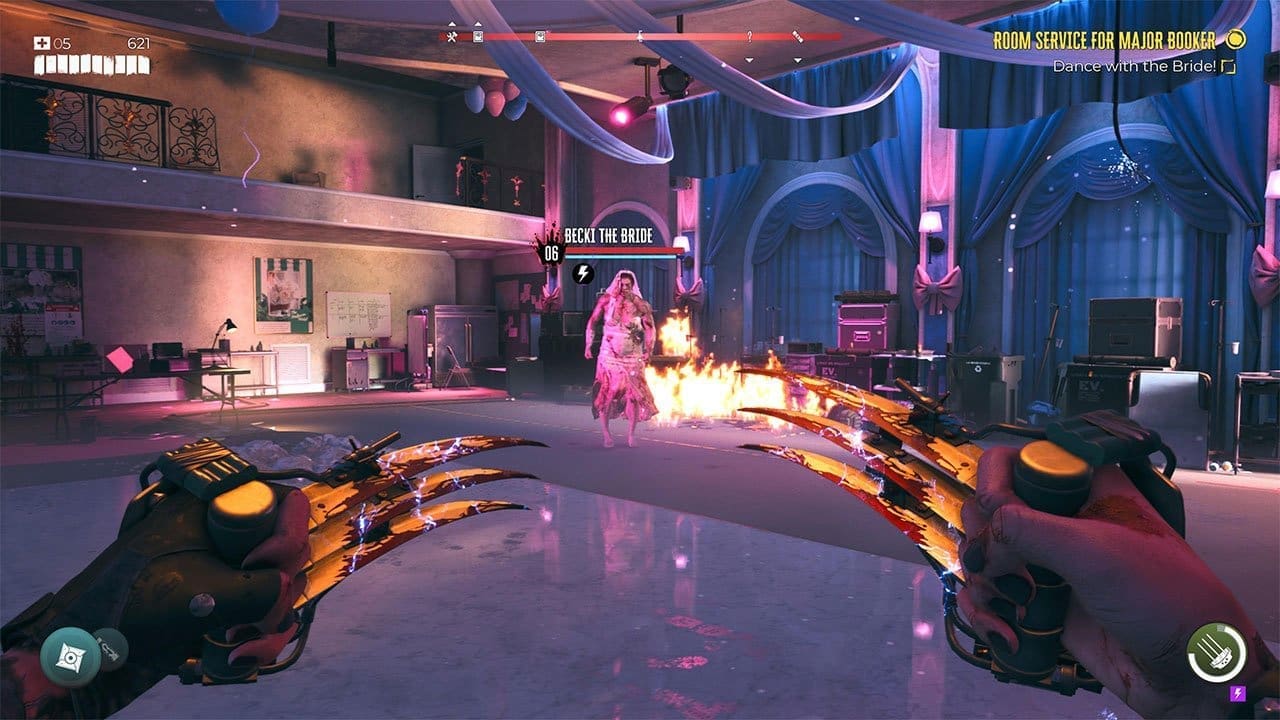
Task: Expand the center slot marker on the weapon bar
Action: (x=640, y=37)
